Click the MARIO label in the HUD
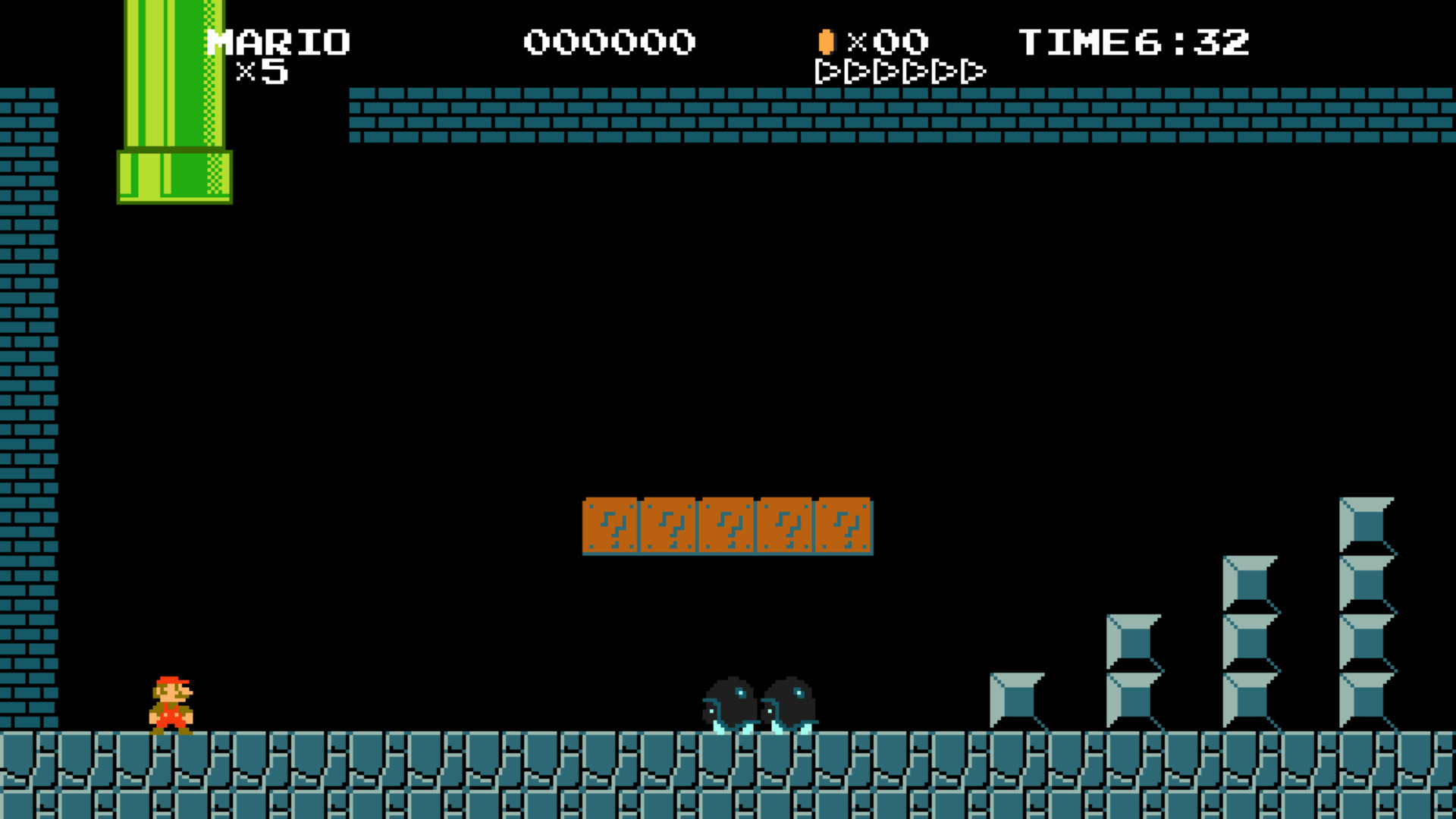The image size is (1456, 819). (278, 42)
